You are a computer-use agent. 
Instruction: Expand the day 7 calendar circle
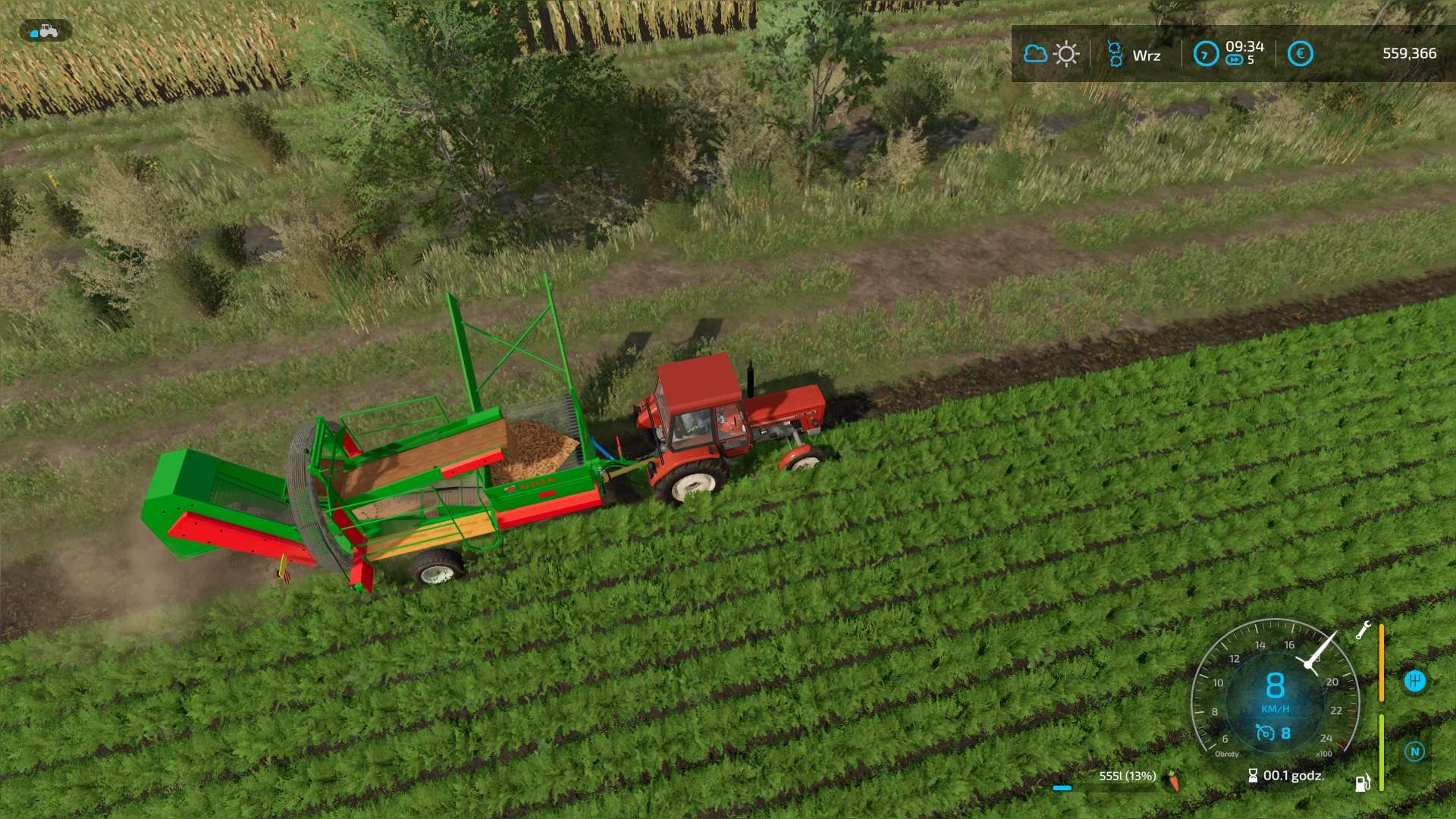click(1206, 54)
